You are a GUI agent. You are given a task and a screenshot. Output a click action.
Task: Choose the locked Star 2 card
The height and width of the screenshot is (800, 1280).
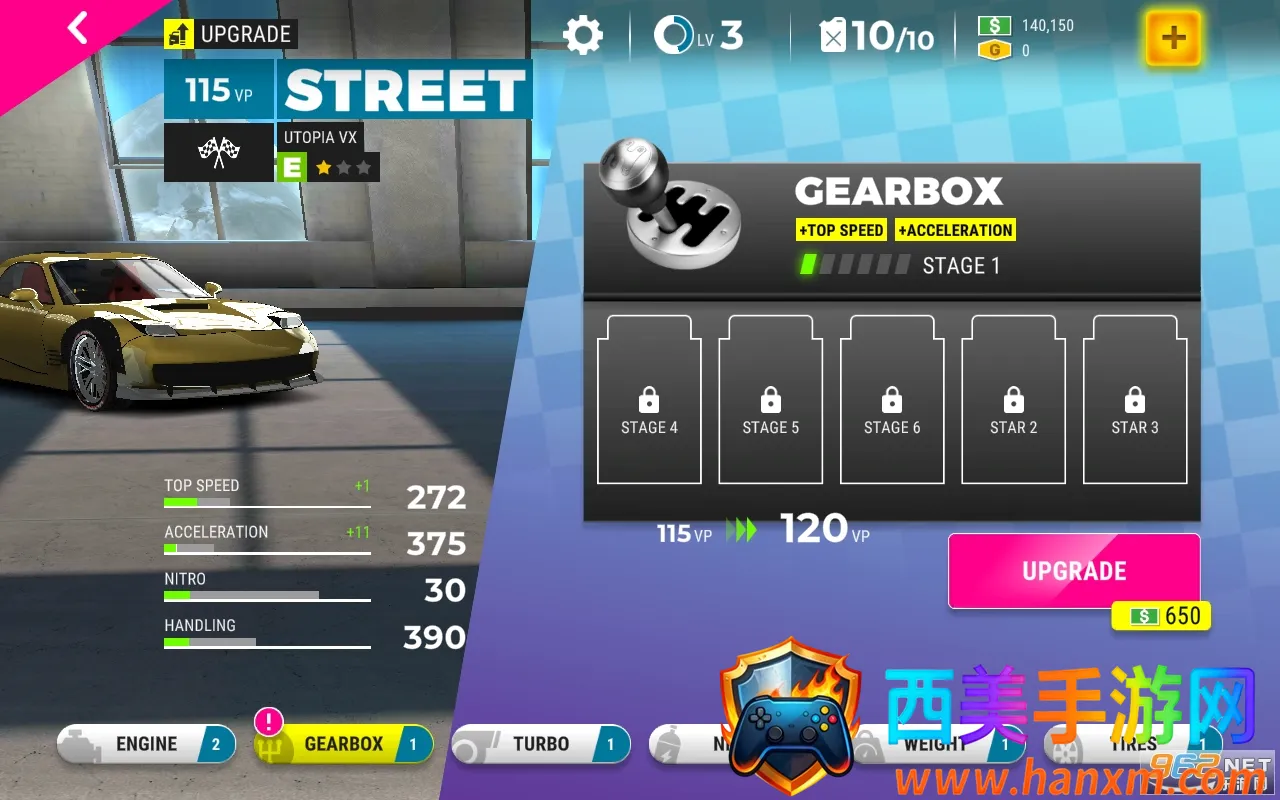click(x=1014, y=400)
